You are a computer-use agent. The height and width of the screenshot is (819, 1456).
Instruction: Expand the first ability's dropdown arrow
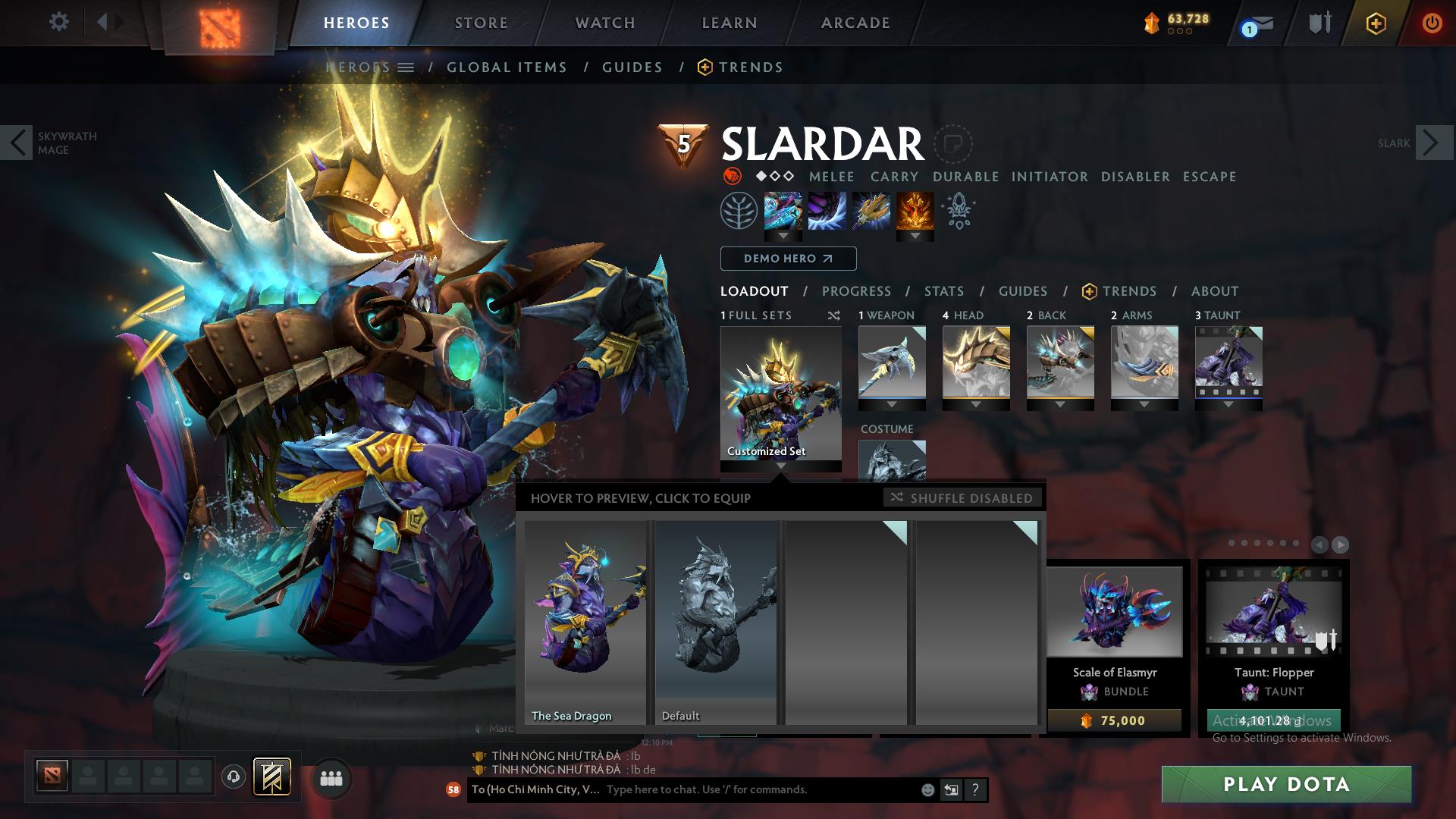point(782,237)
